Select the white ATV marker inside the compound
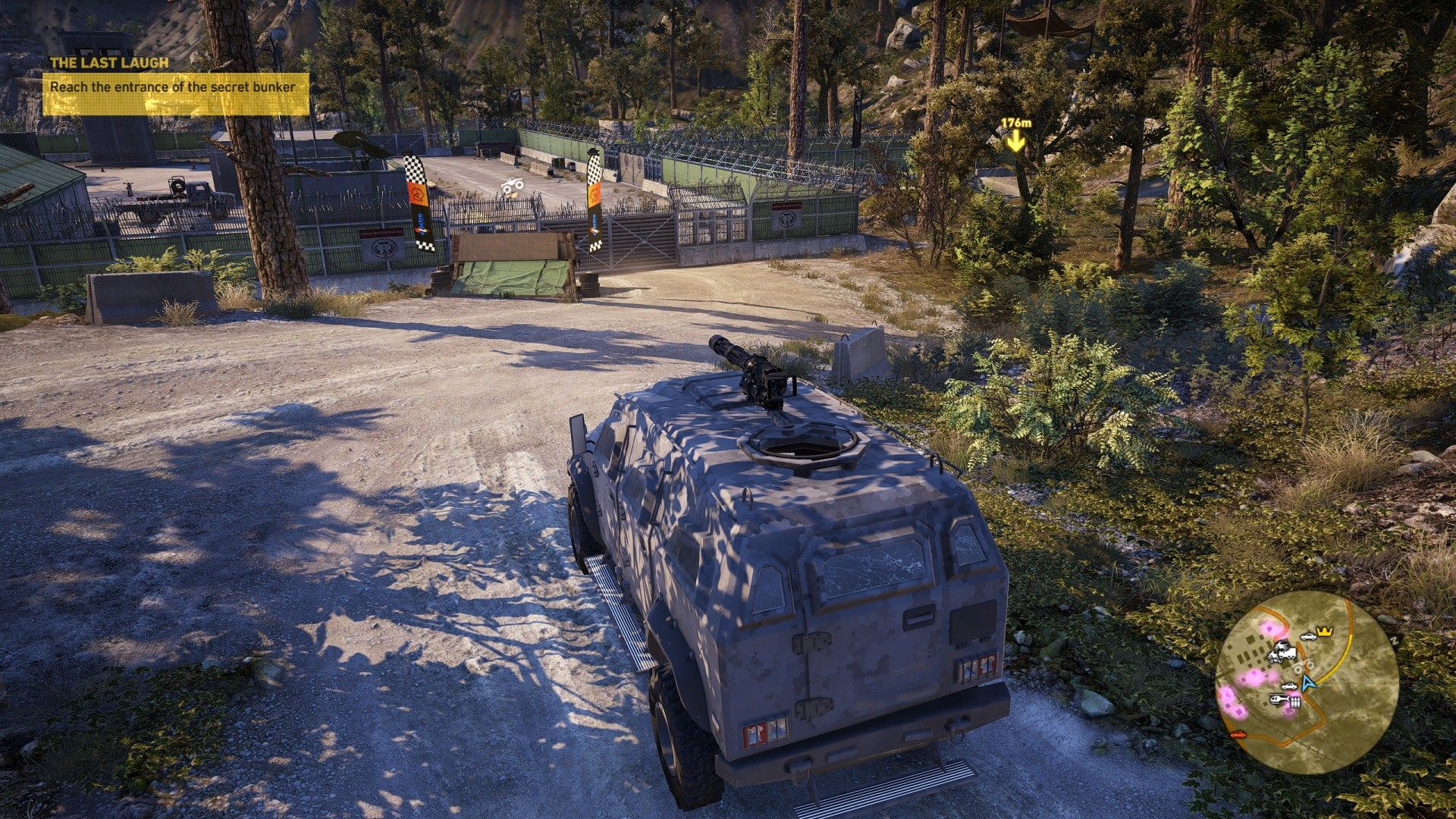The image size is (1456, 819). click(x=513, y=186)
